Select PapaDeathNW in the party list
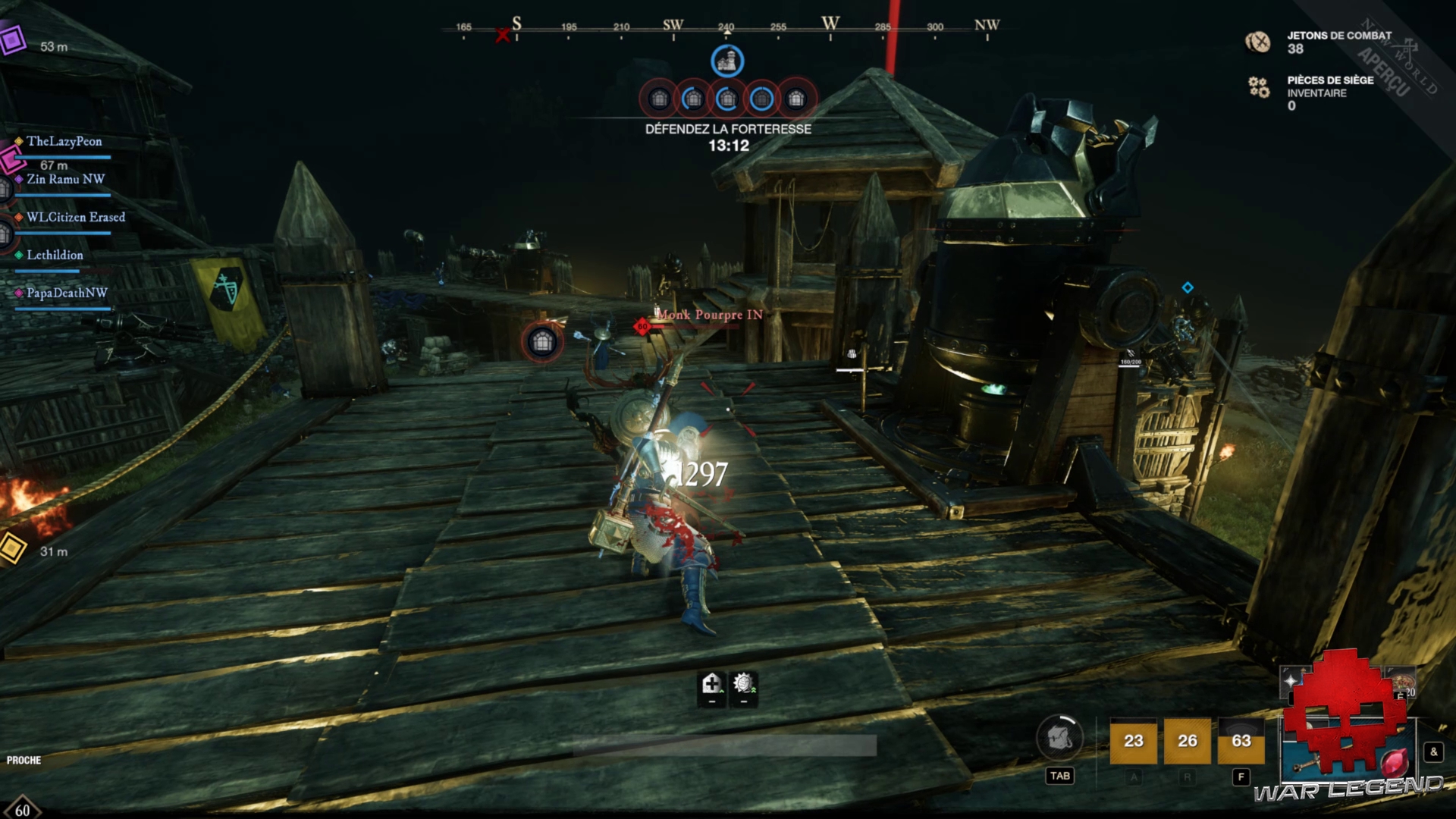Image resolution: width=1456 pixels, height=819 pixels. pyautogui.click(x=67, y=293)
